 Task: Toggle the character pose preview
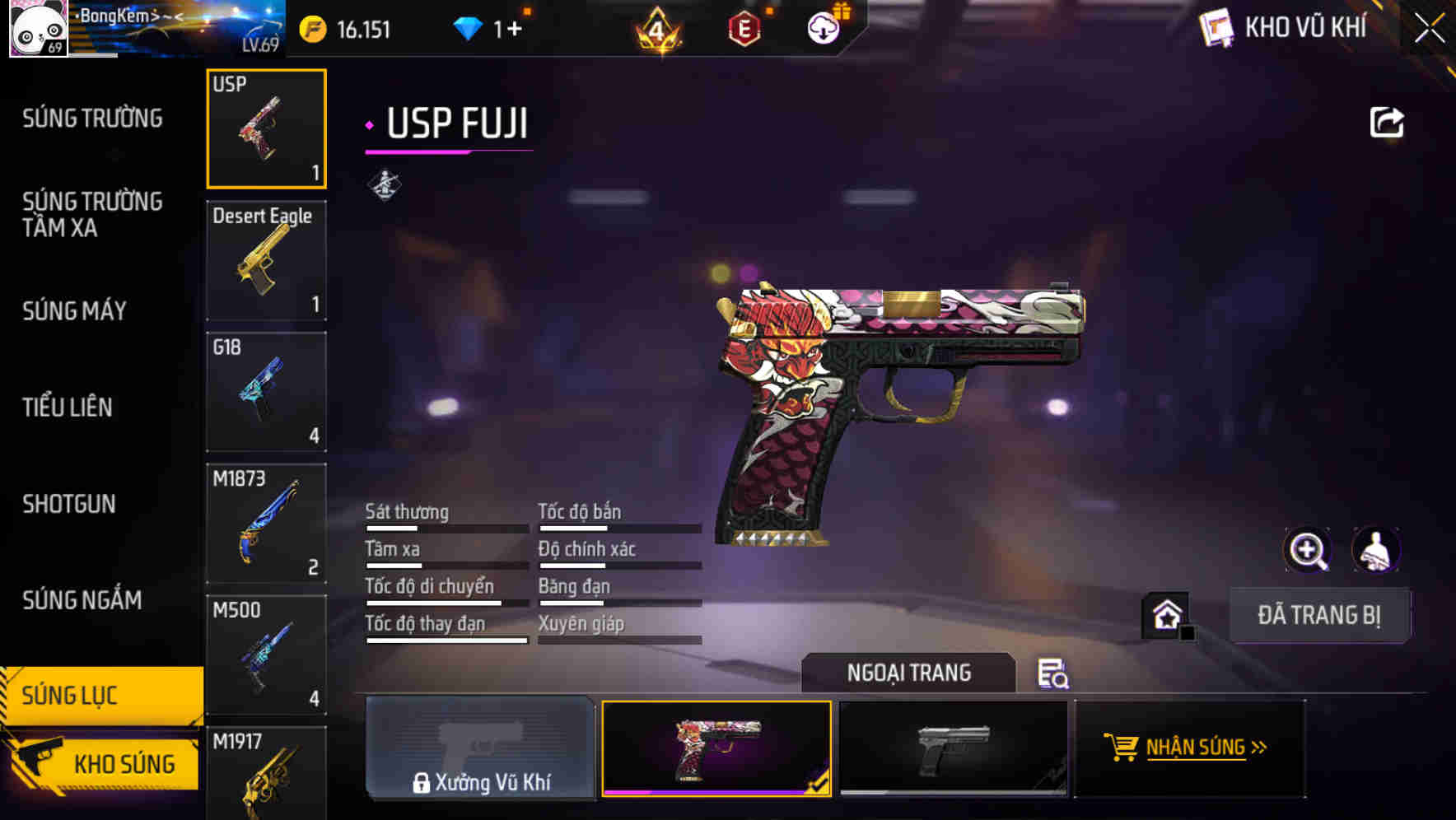point(1374,550)
